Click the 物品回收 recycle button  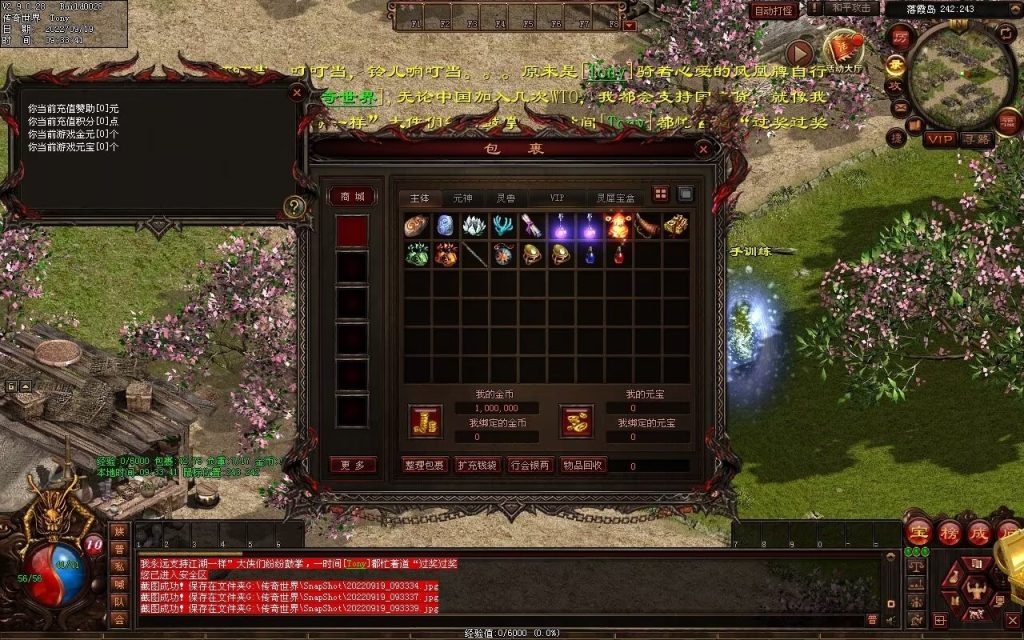pos(582,465)
